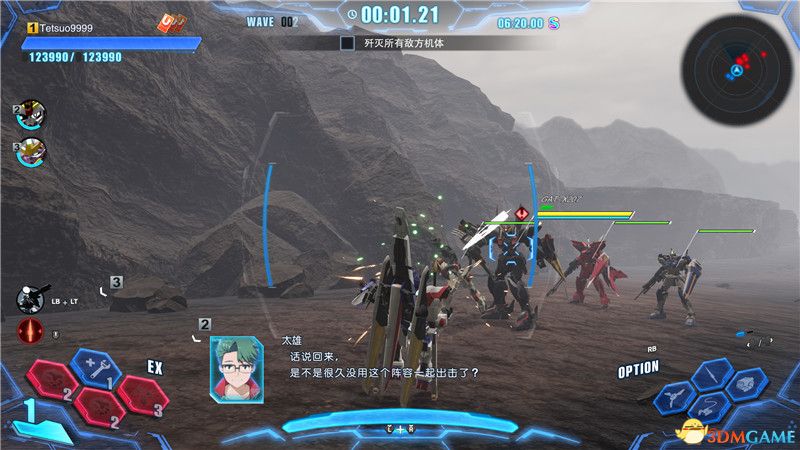Select teammate 3's portrait icon
The height and width of the screenshot is (450, 800).
31,152
